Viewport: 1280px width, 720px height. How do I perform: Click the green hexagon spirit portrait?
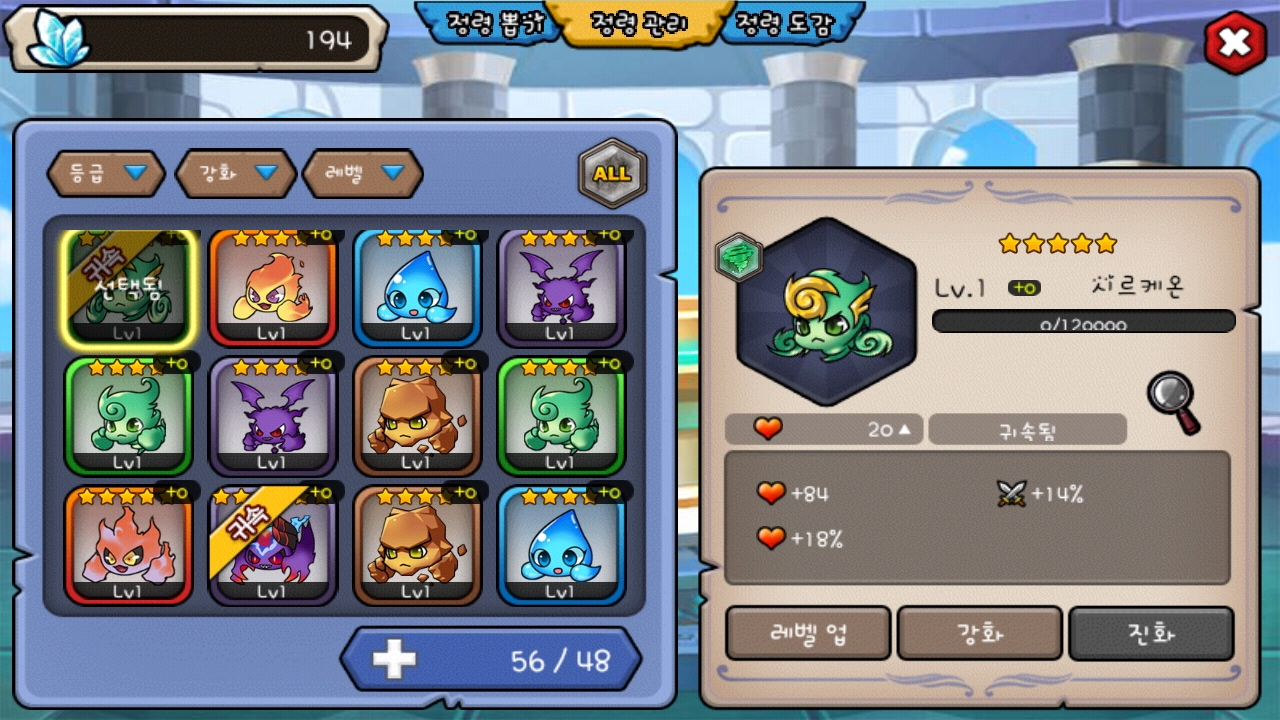[x=826, y=312]
